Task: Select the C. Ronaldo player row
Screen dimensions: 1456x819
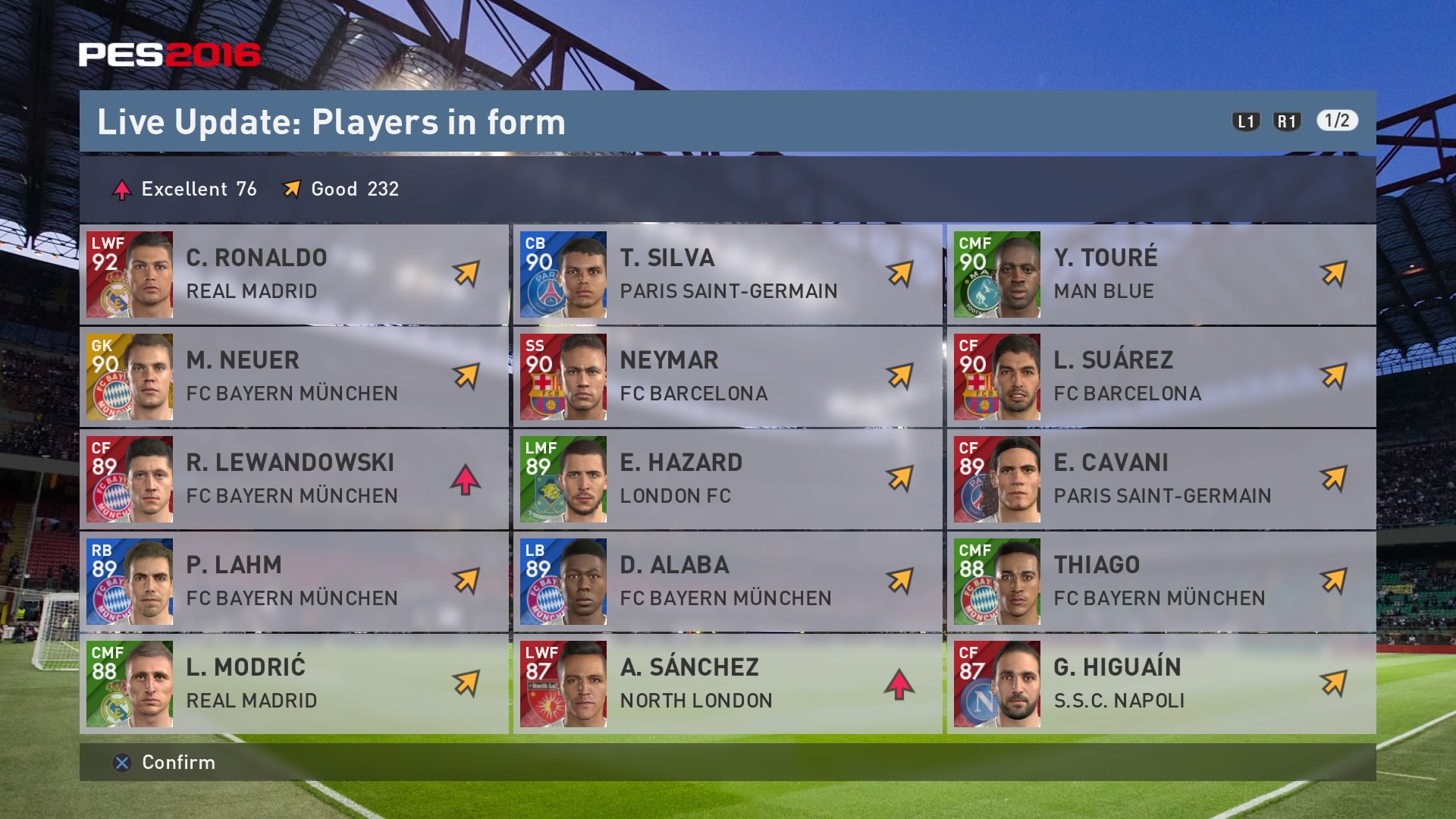Action: [x=294, y=275]
